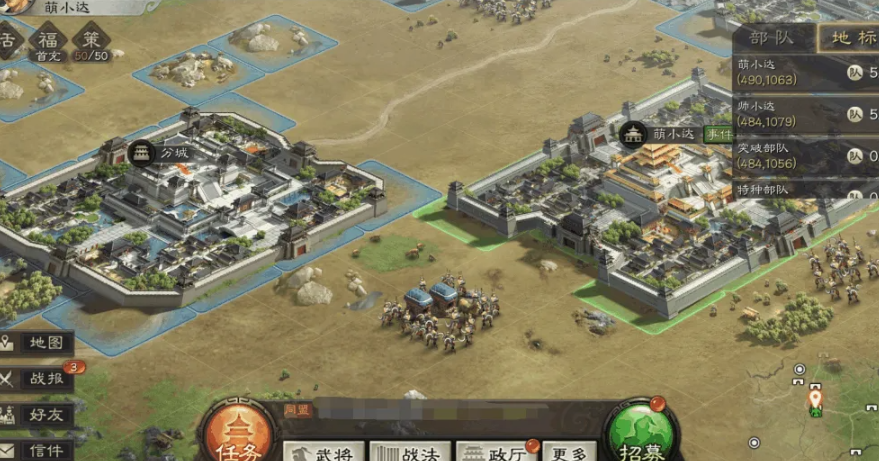Enter the 政厅 government hall
Viewport: 879px width, 461px height.
[x=496, y=452]
